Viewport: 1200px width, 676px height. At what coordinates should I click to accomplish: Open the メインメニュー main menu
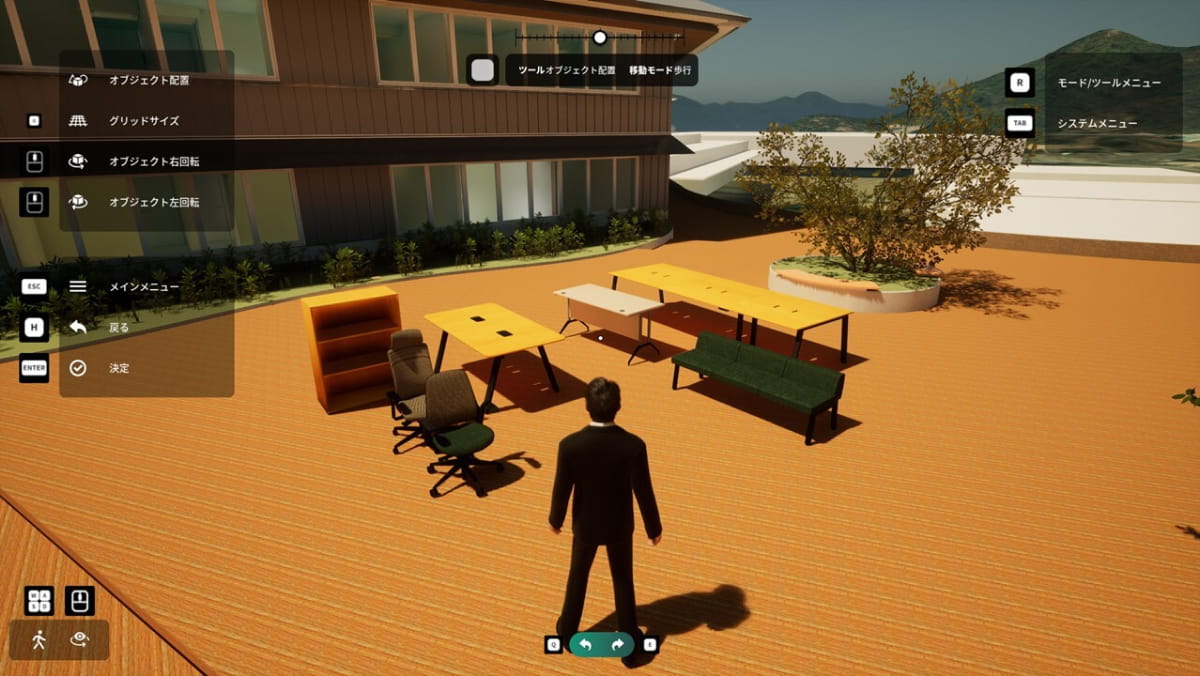click(143, 287)
